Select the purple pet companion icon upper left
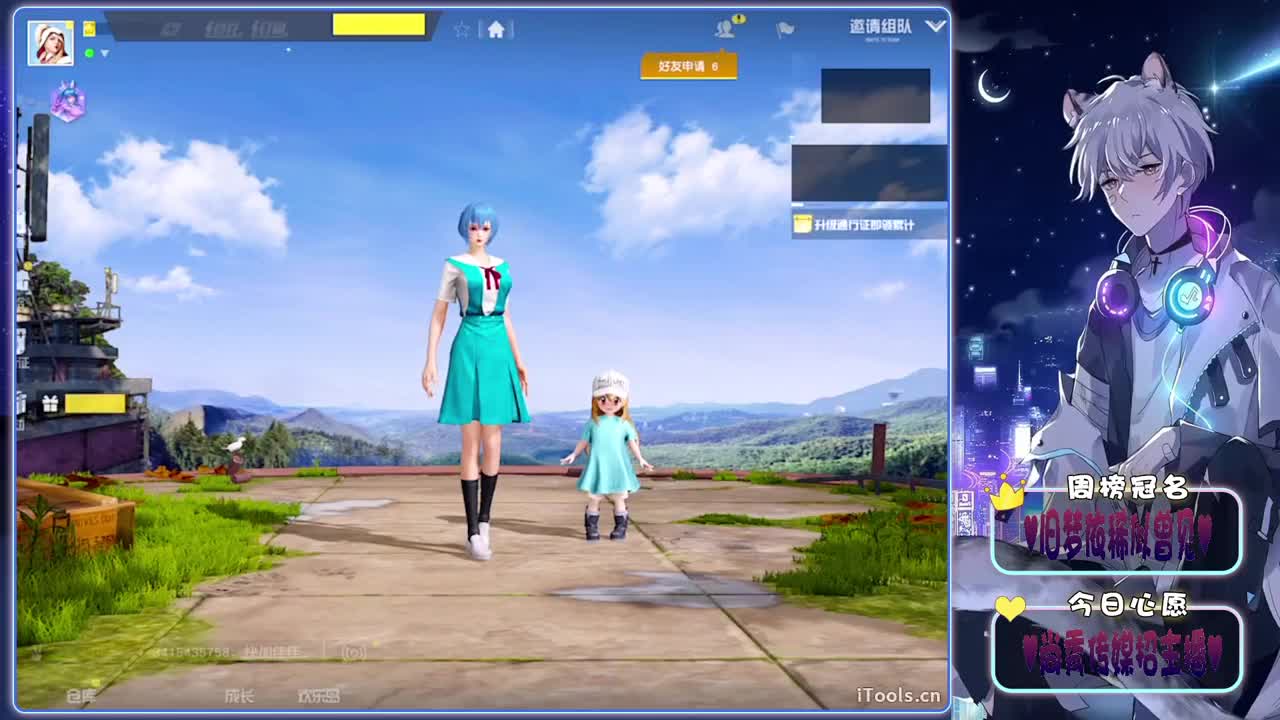1280x720 pixels. click(x=68, y=102)
